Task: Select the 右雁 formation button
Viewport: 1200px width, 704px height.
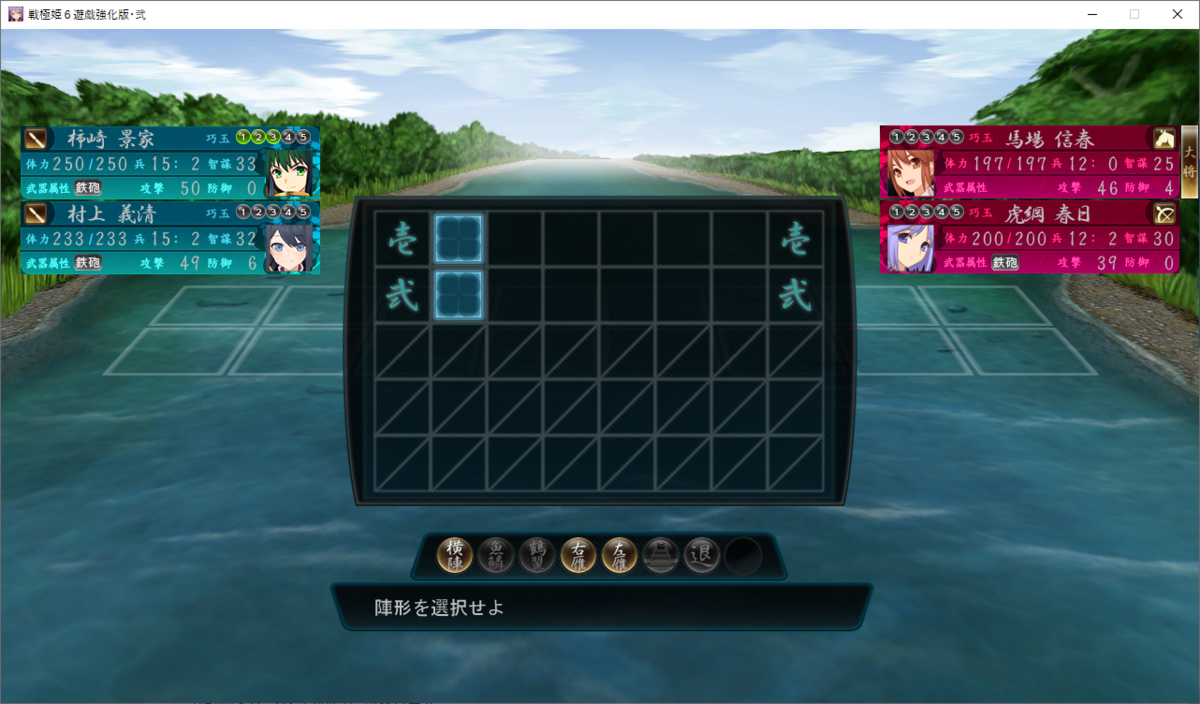Action: tap(578, 555)
